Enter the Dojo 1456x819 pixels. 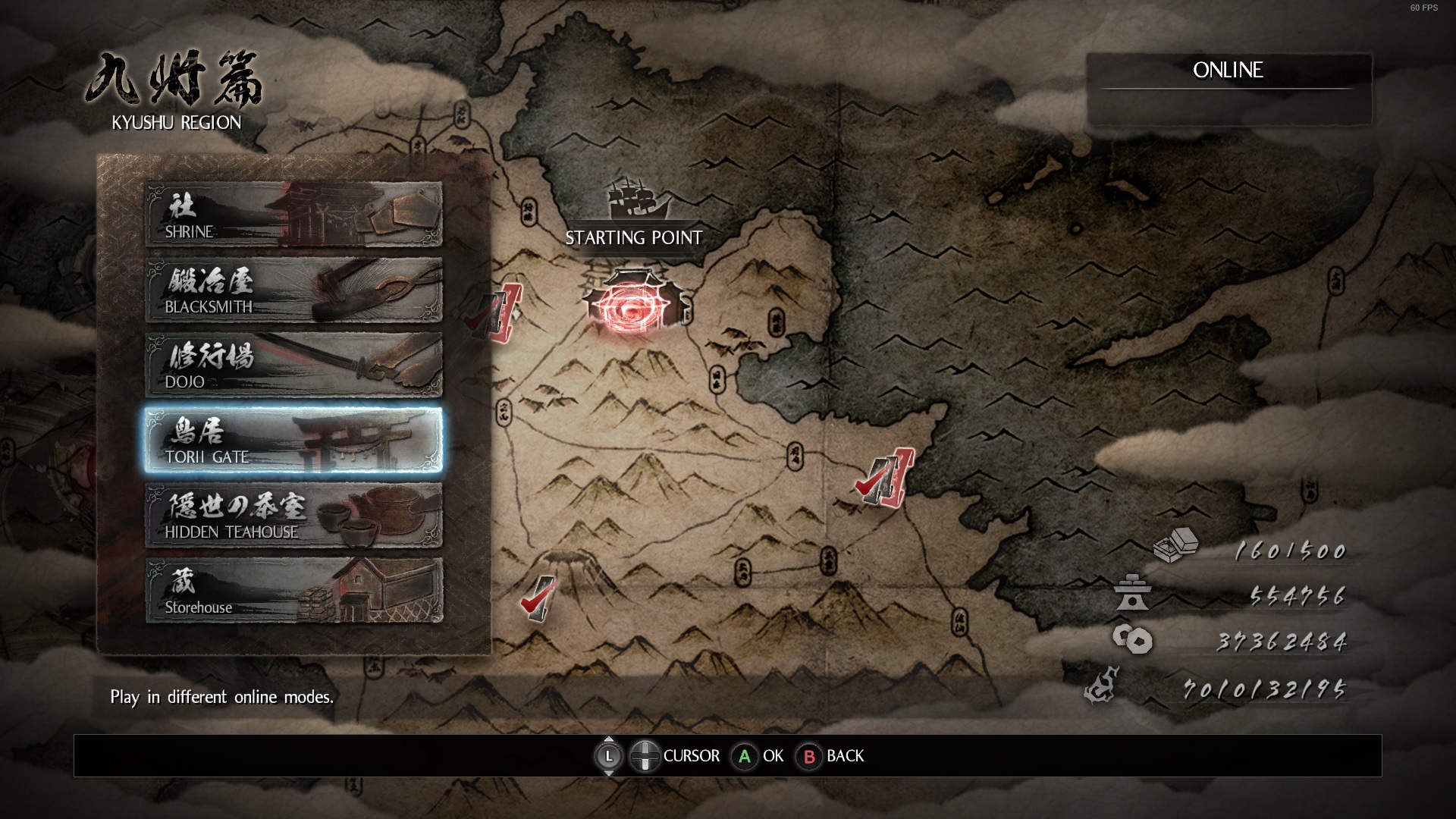click(293, 365)
